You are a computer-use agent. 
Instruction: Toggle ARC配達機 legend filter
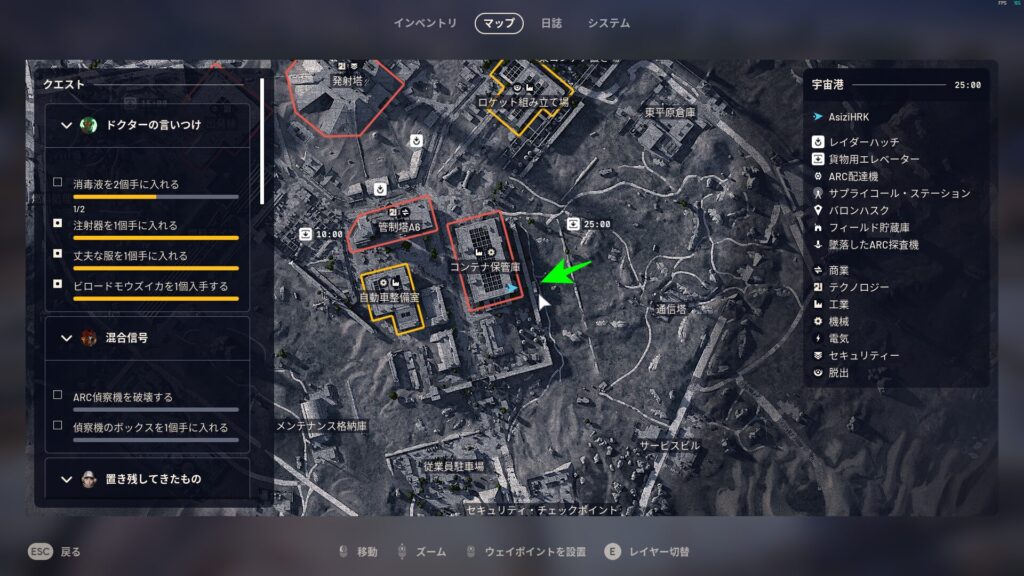[857, 176]
